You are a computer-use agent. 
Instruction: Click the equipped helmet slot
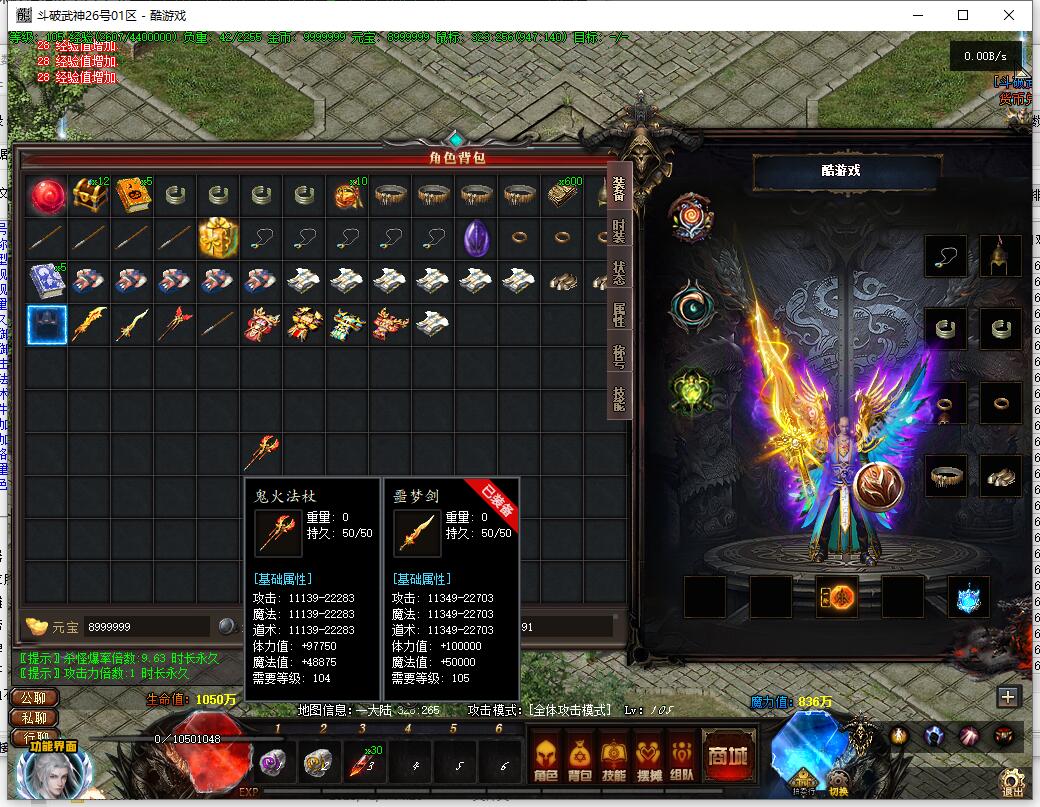pos(1000,256)
